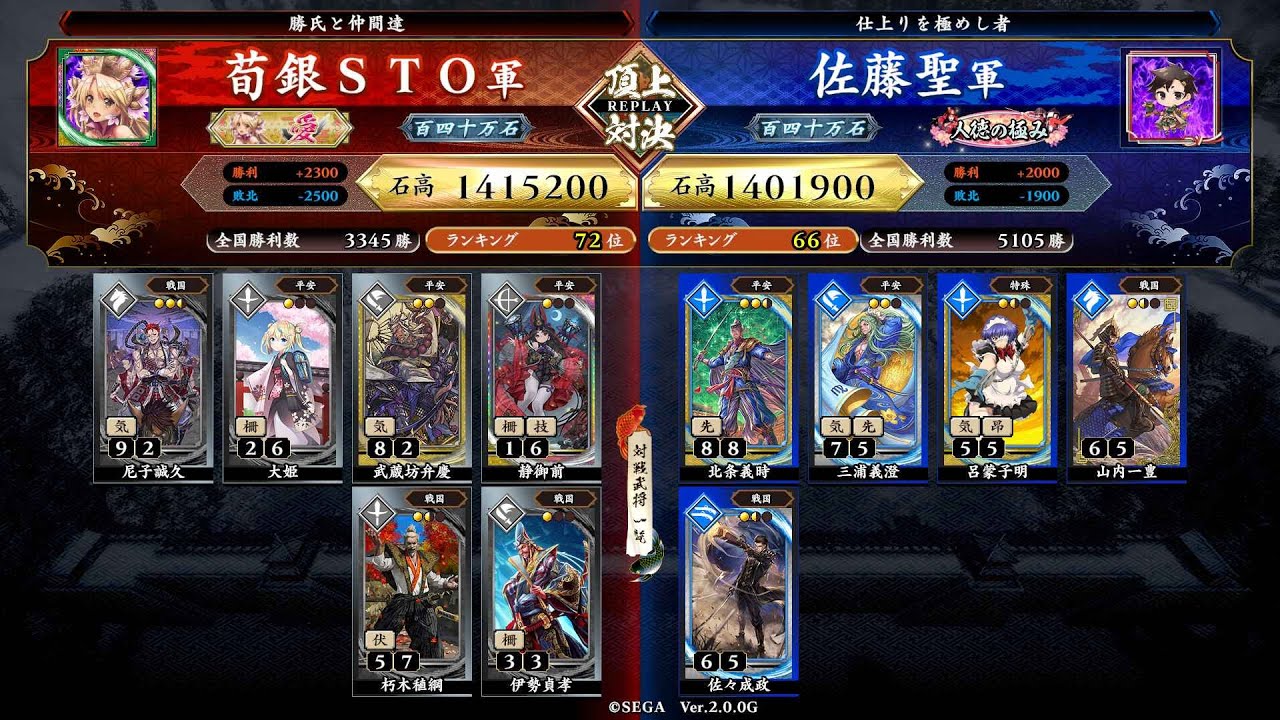Click the 全国勝利数 5105勝 display
The height and width of the screenshot is (720, 1280).
click(965, 240)
